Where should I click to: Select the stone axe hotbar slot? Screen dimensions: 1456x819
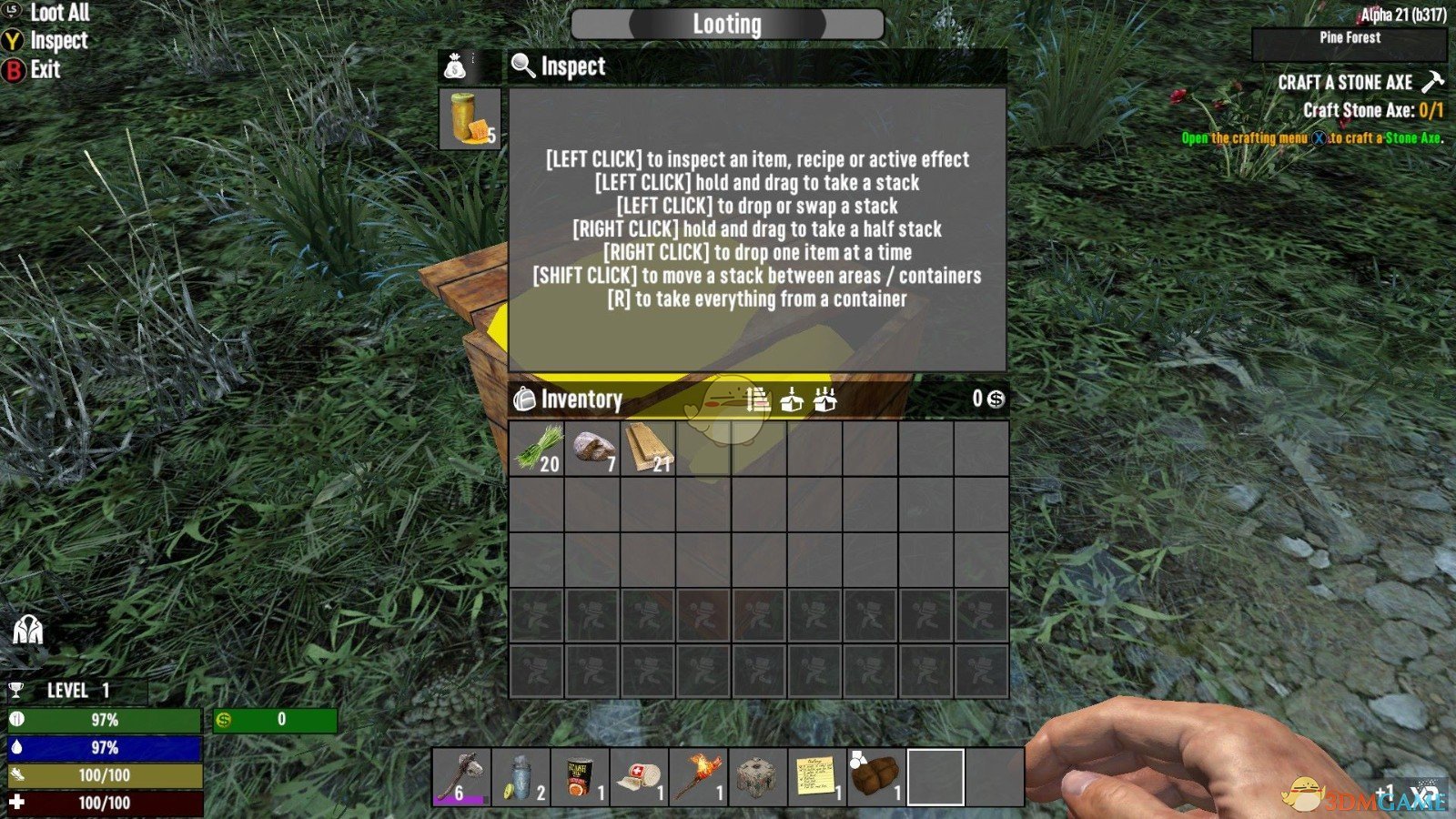pyautogui.click(x=461, y=777)
